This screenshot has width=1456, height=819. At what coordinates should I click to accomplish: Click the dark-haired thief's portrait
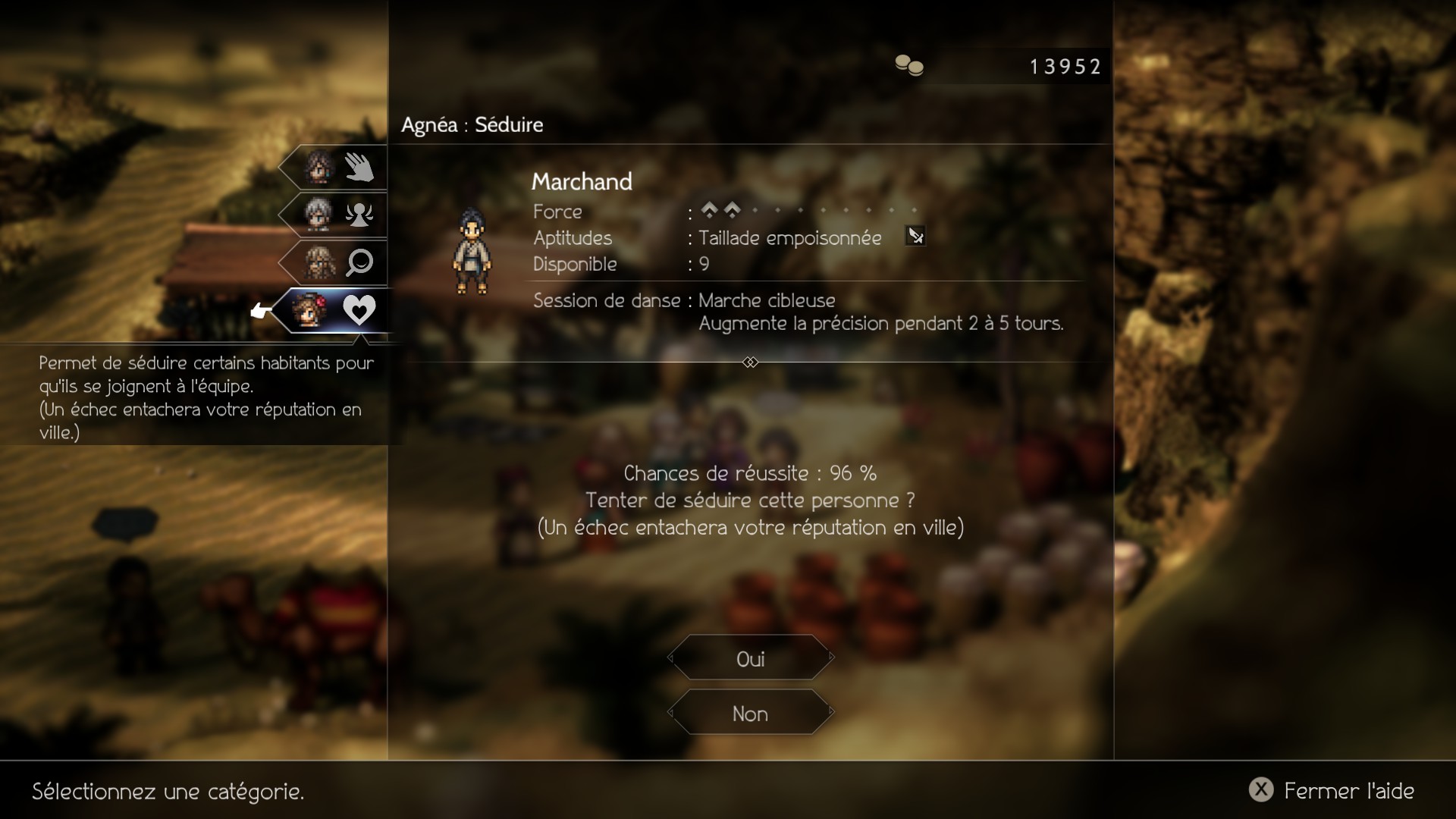[x=318, y=167]
